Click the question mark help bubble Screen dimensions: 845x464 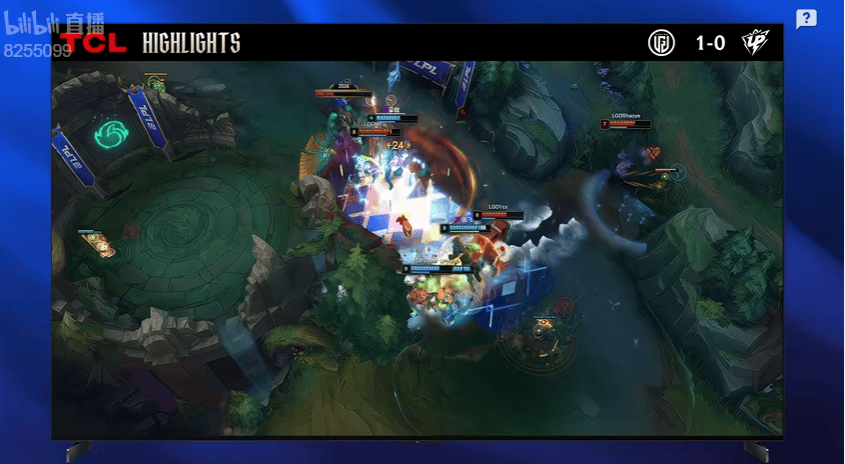(806, 19)
